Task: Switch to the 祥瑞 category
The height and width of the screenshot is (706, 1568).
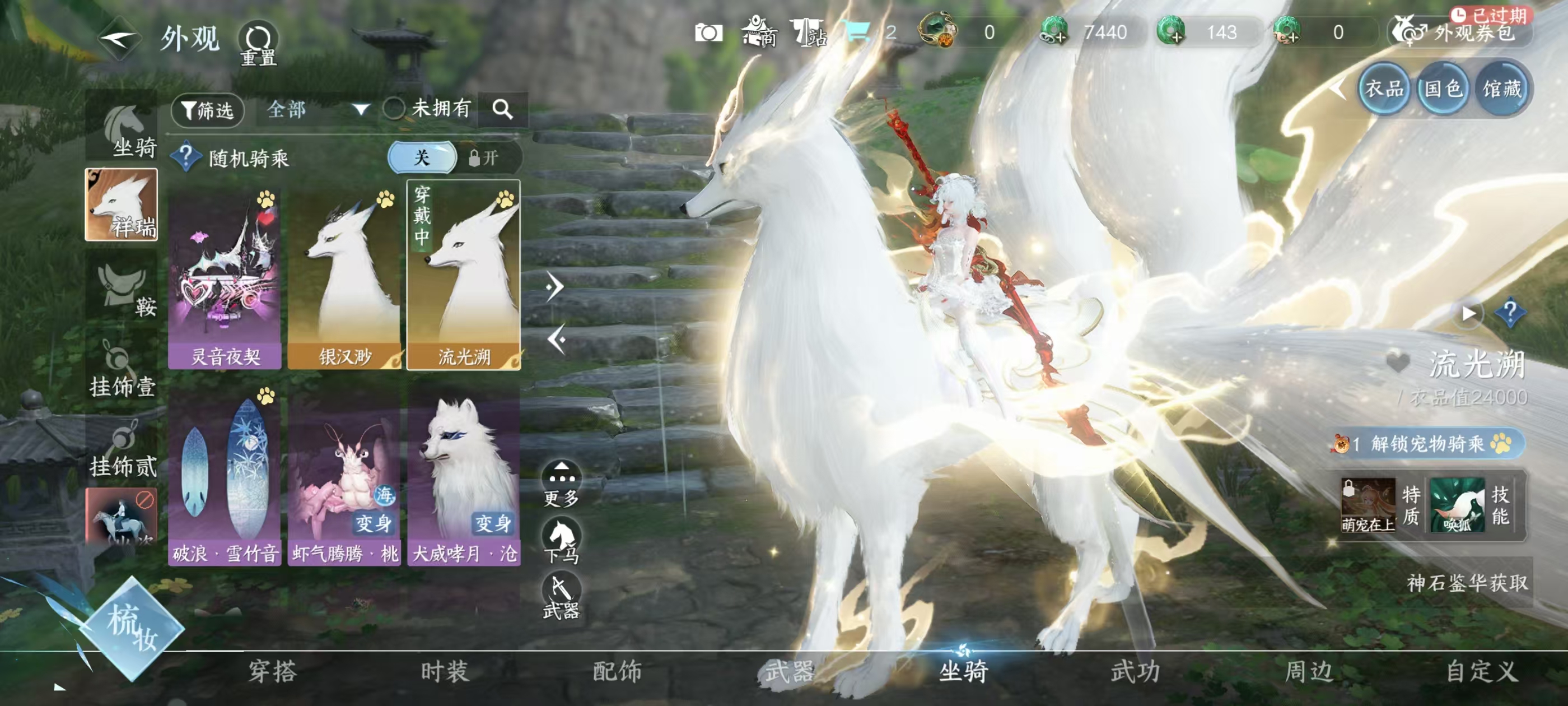Action: pos(121,205)
